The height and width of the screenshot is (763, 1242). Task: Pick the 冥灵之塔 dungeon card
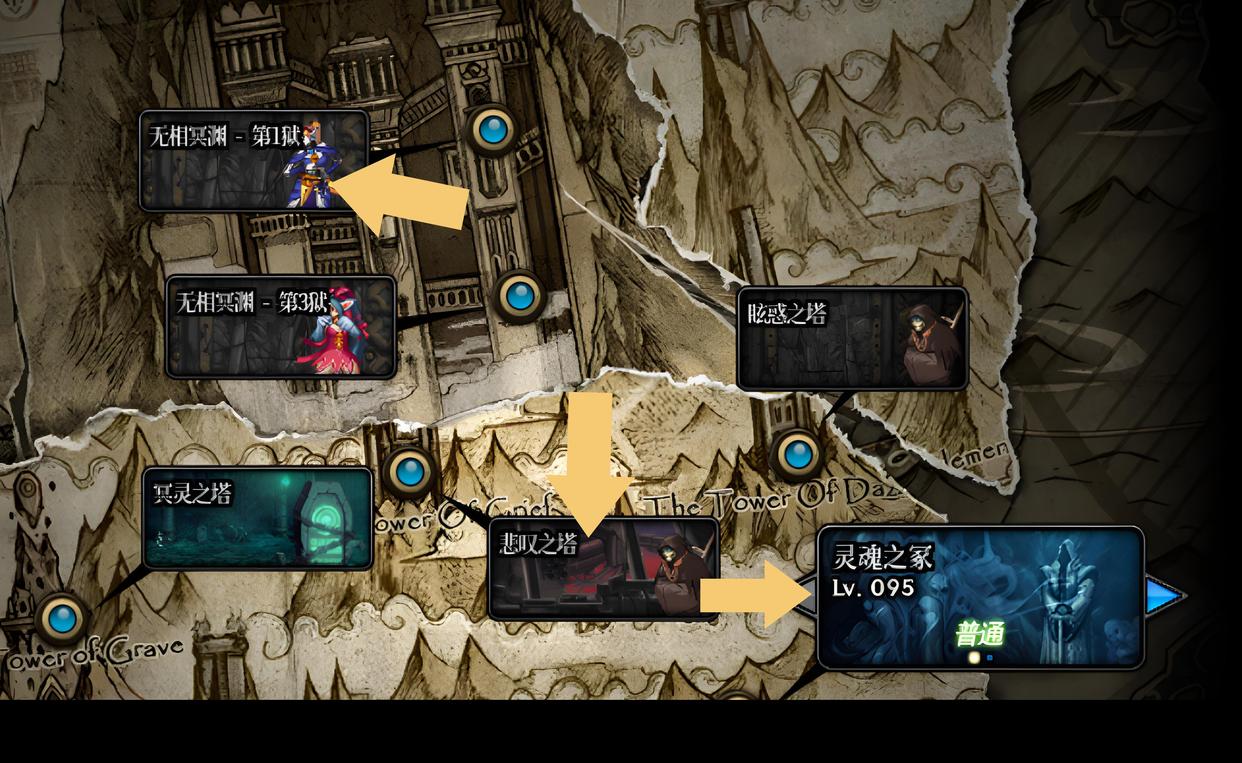point(257,518)
